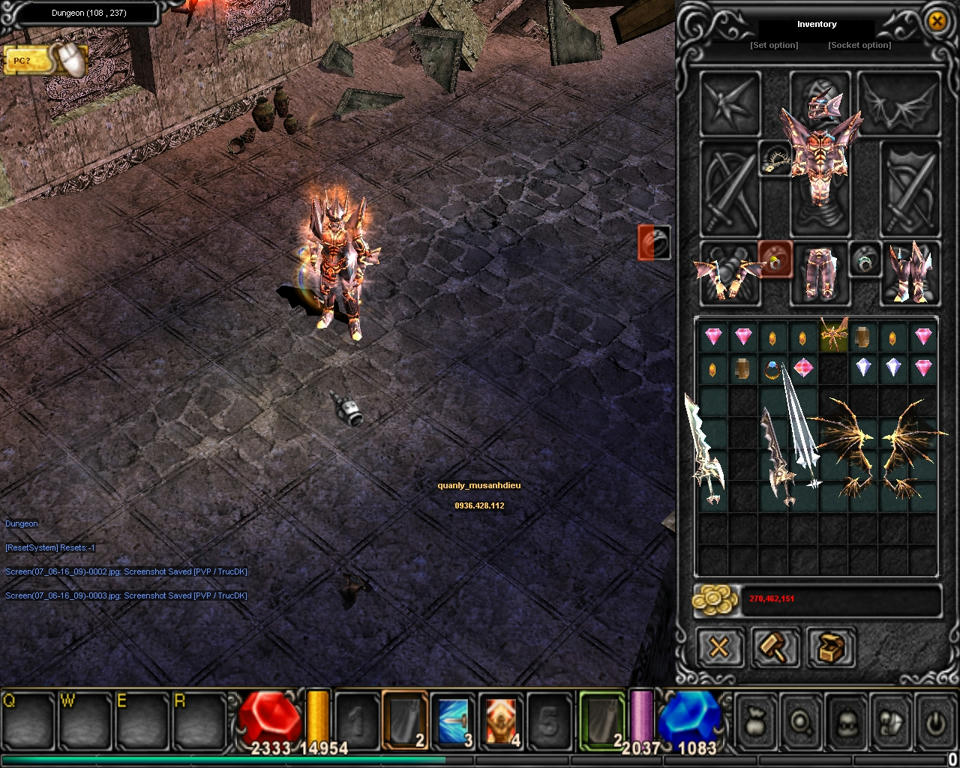Activate the blue sword skill in slot 3
This screenshot has width=960, height=768.
[453, 720]
